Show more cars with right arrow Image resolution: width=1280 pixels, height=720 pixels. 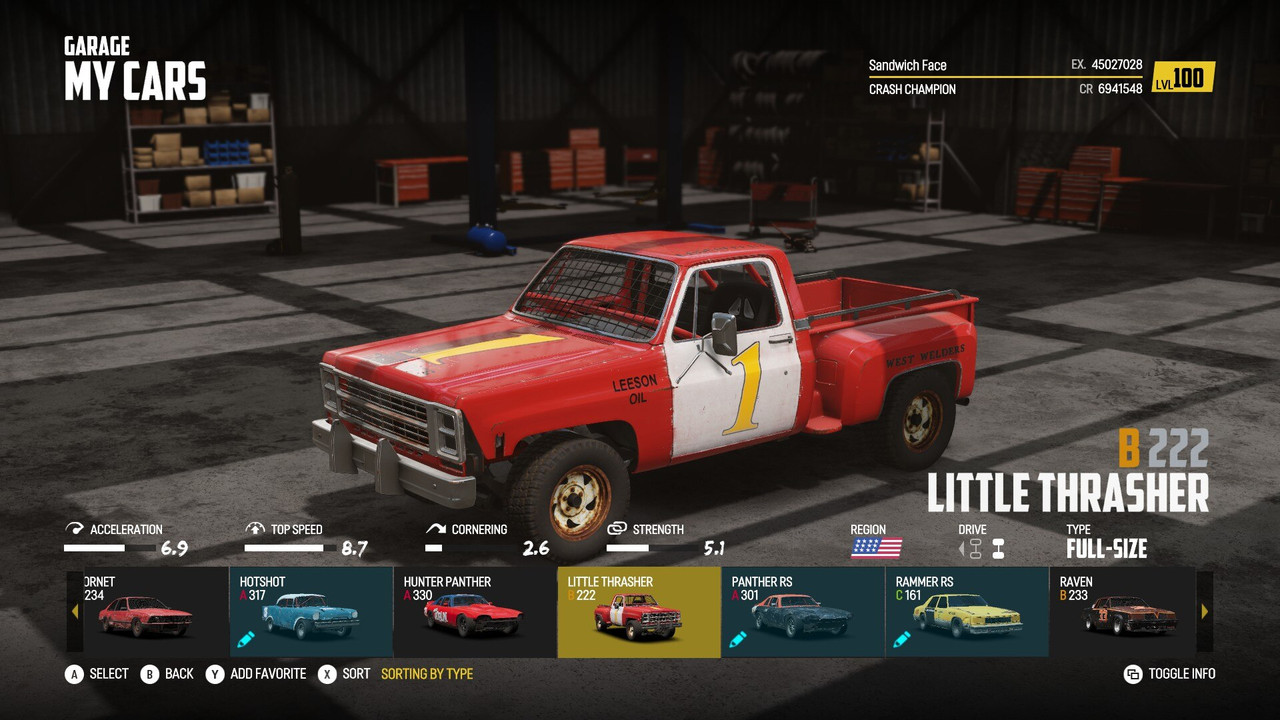[x=1205, y=611]
